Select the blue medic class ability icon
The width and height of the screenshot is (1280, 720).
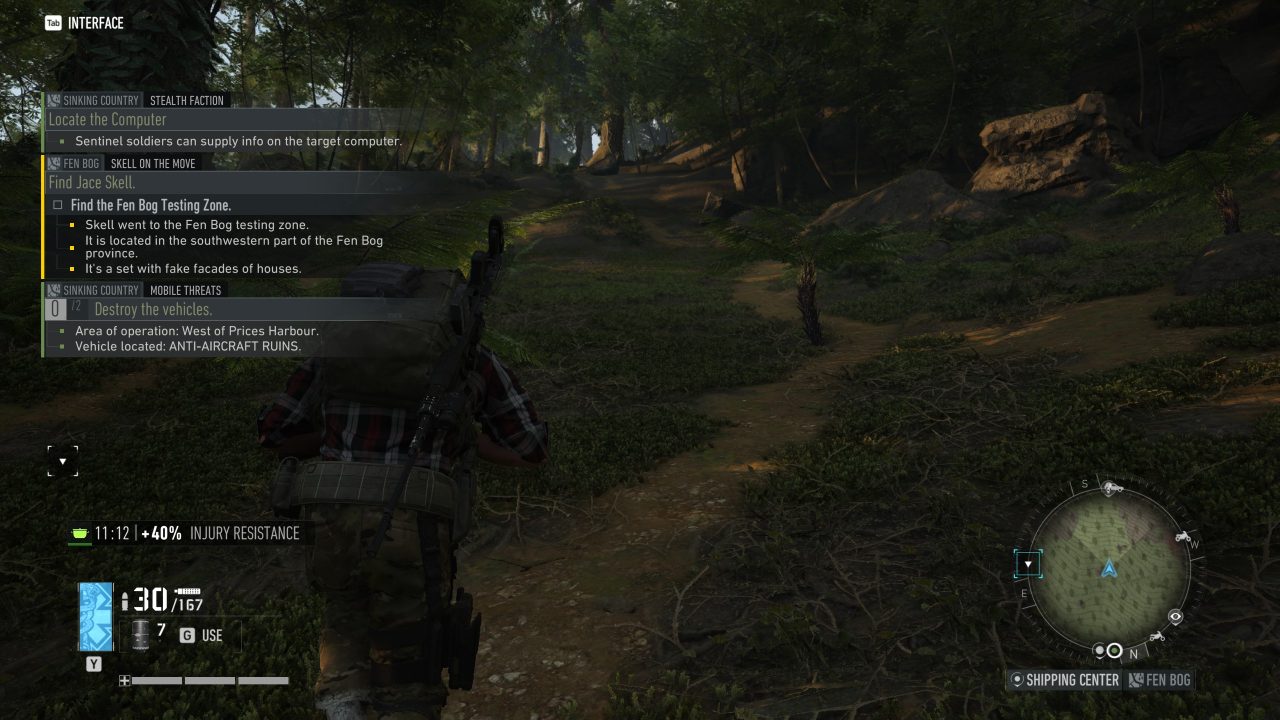coord(96,616)
